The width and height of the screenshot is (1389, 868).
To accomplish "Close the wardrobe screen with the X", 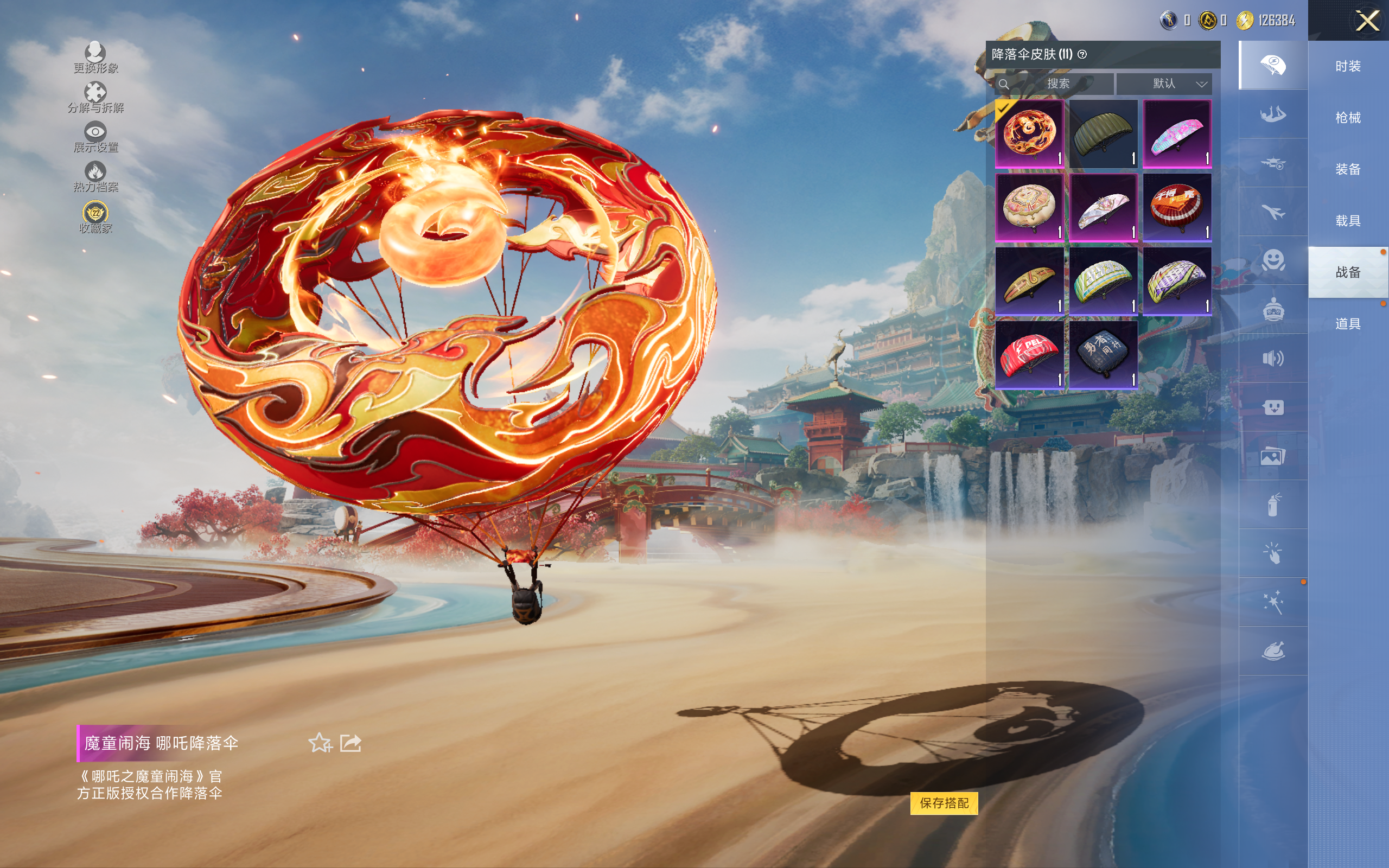I will coord(1367,21).
